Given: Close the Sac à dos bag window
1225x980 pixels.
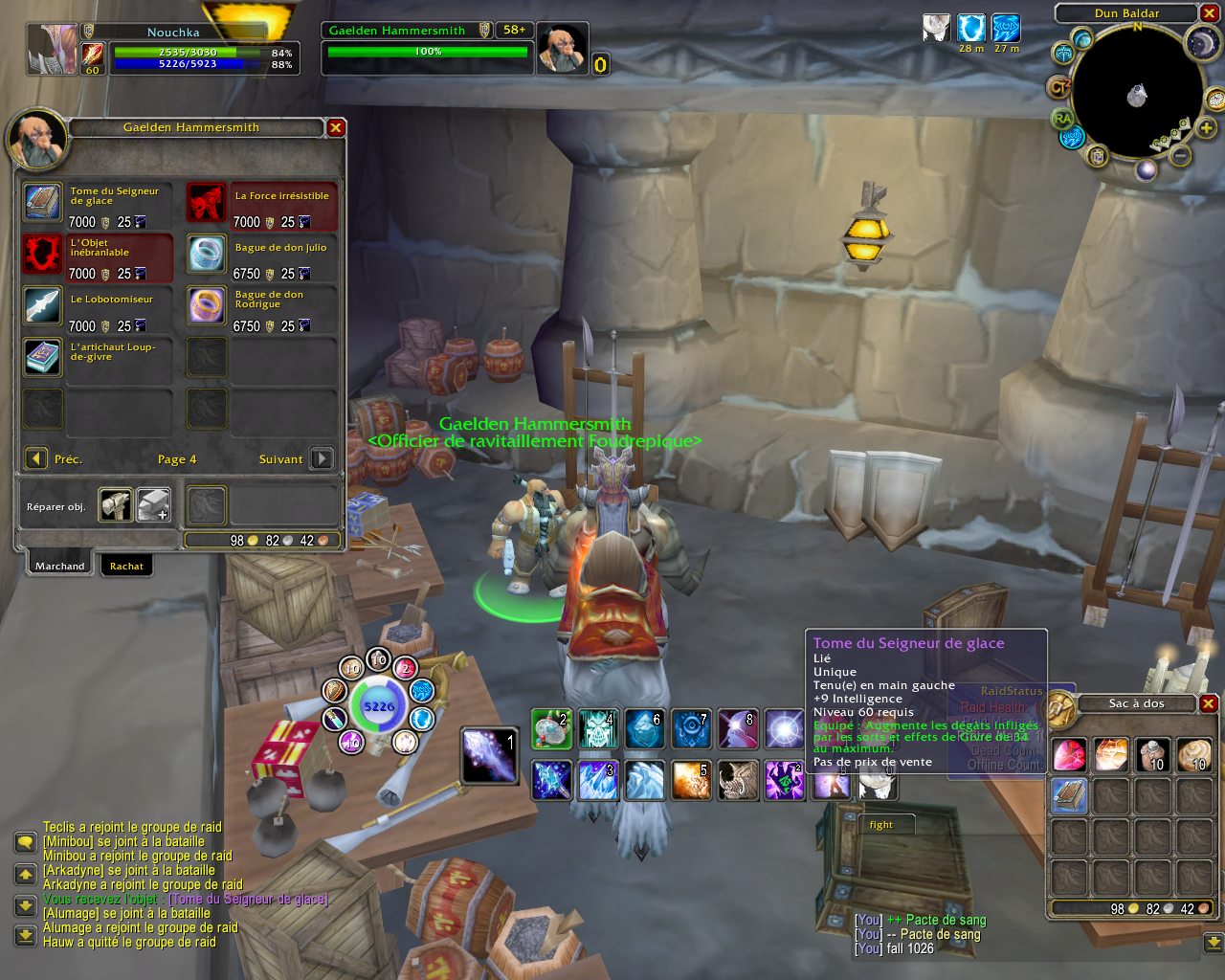Looking at the screenshot, I should tap(1209, 703).
